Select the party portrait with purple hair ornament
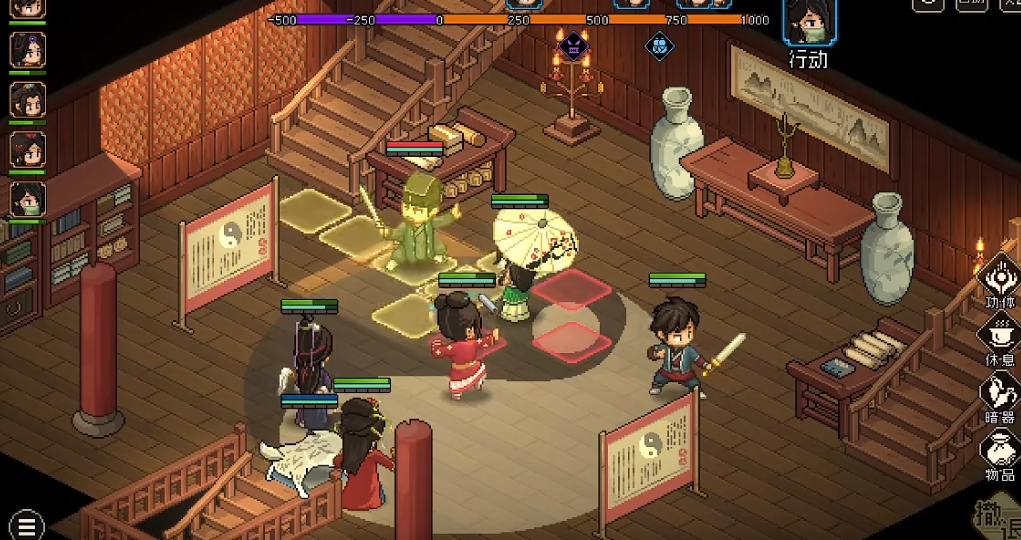The image size is (1021, 540). [x=27, y=49]
